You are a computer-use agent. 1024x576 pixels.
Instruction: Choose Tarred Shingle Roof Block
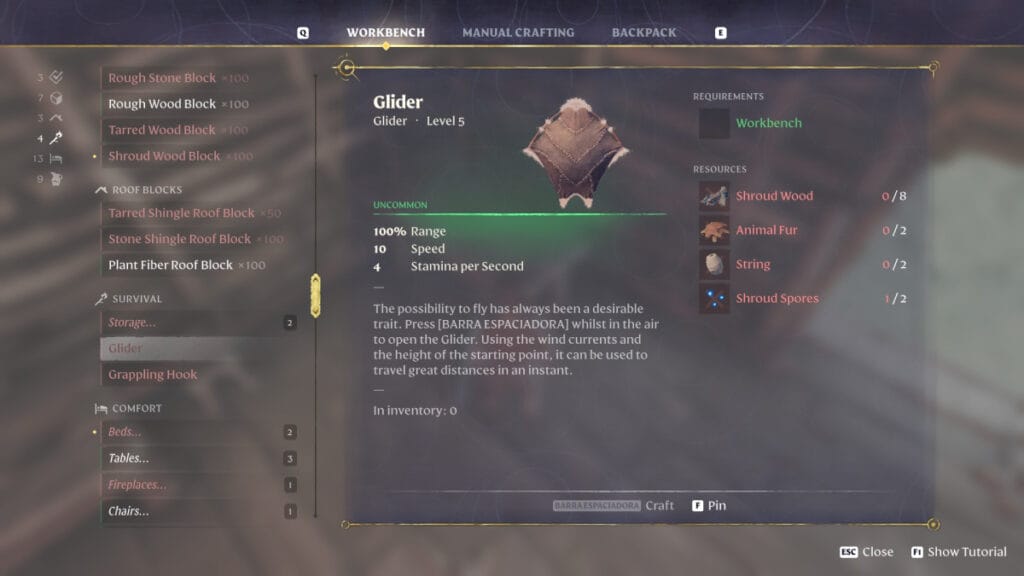tap(181, 213)
